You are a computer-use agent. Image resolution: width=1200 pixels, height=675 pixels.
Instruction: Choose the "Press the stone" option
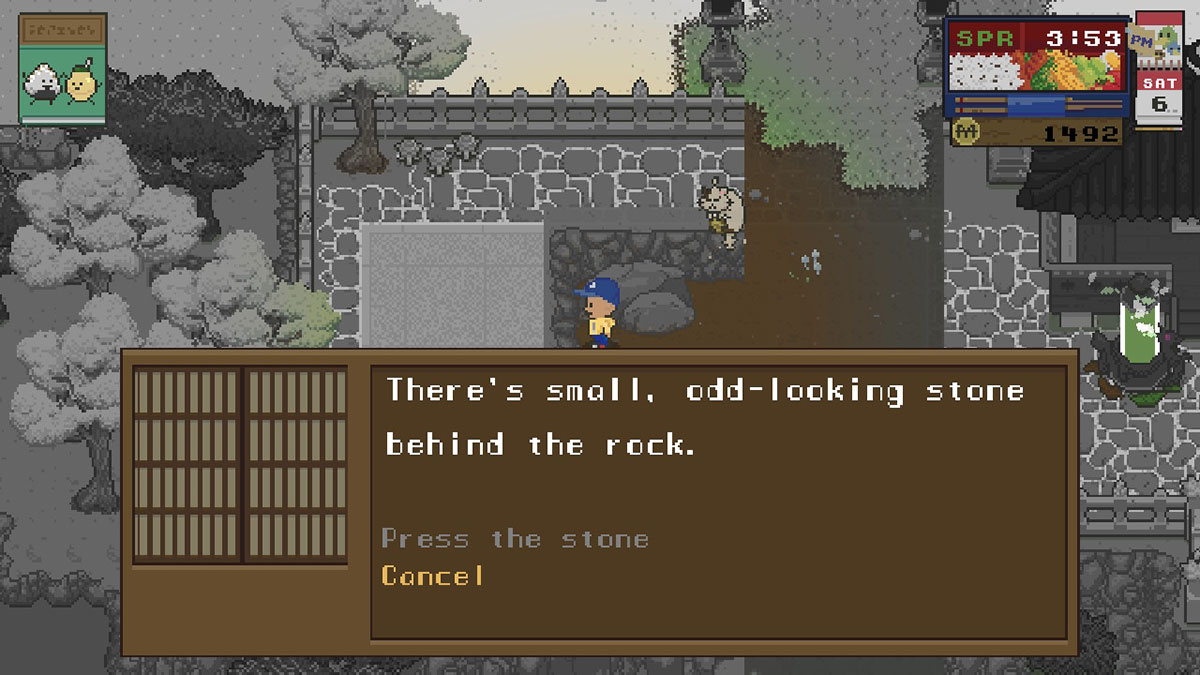515,539
